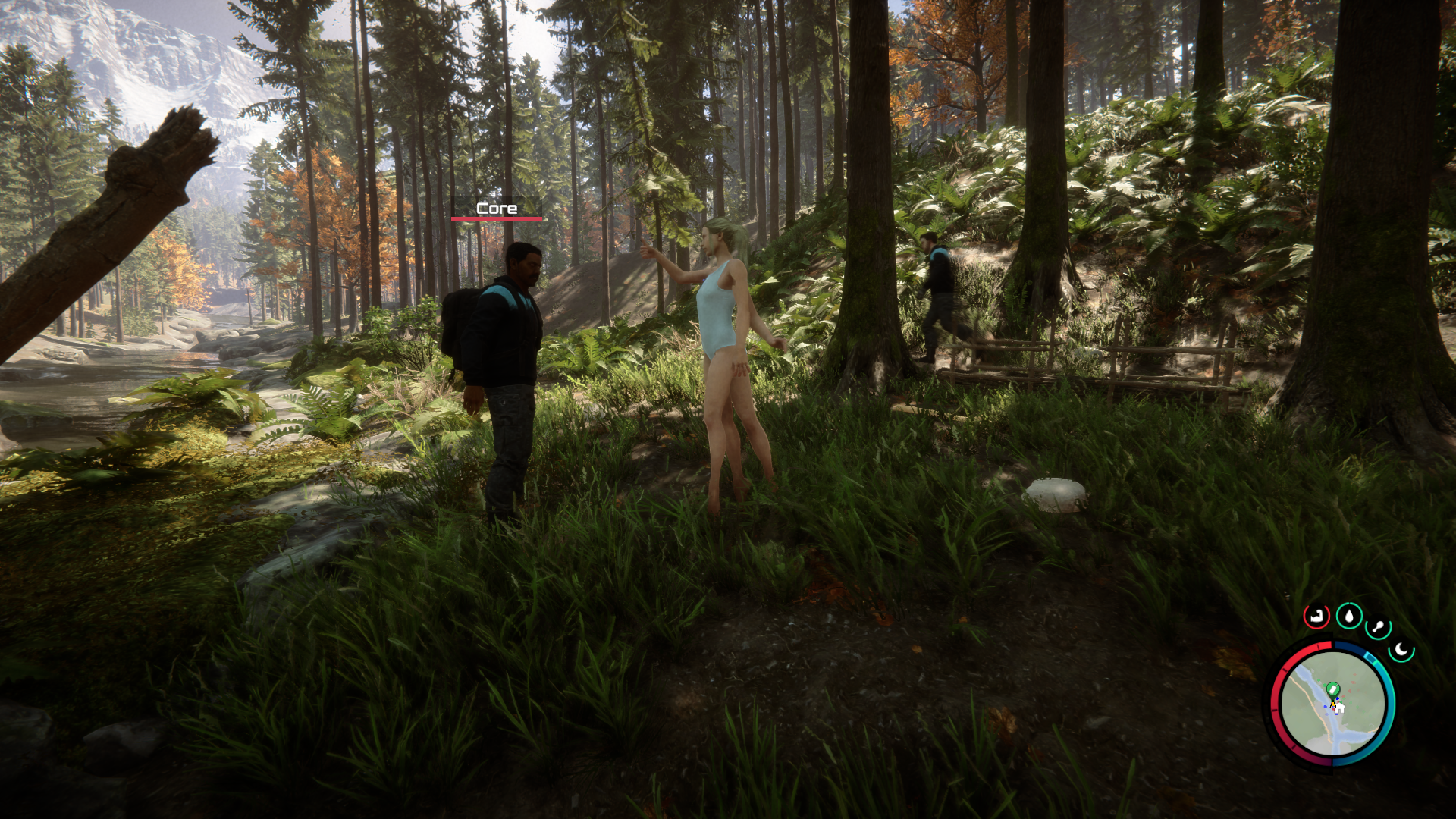Click the crescent moon rest icon
The image size is (1456, 819).
tap(1401, 648)
